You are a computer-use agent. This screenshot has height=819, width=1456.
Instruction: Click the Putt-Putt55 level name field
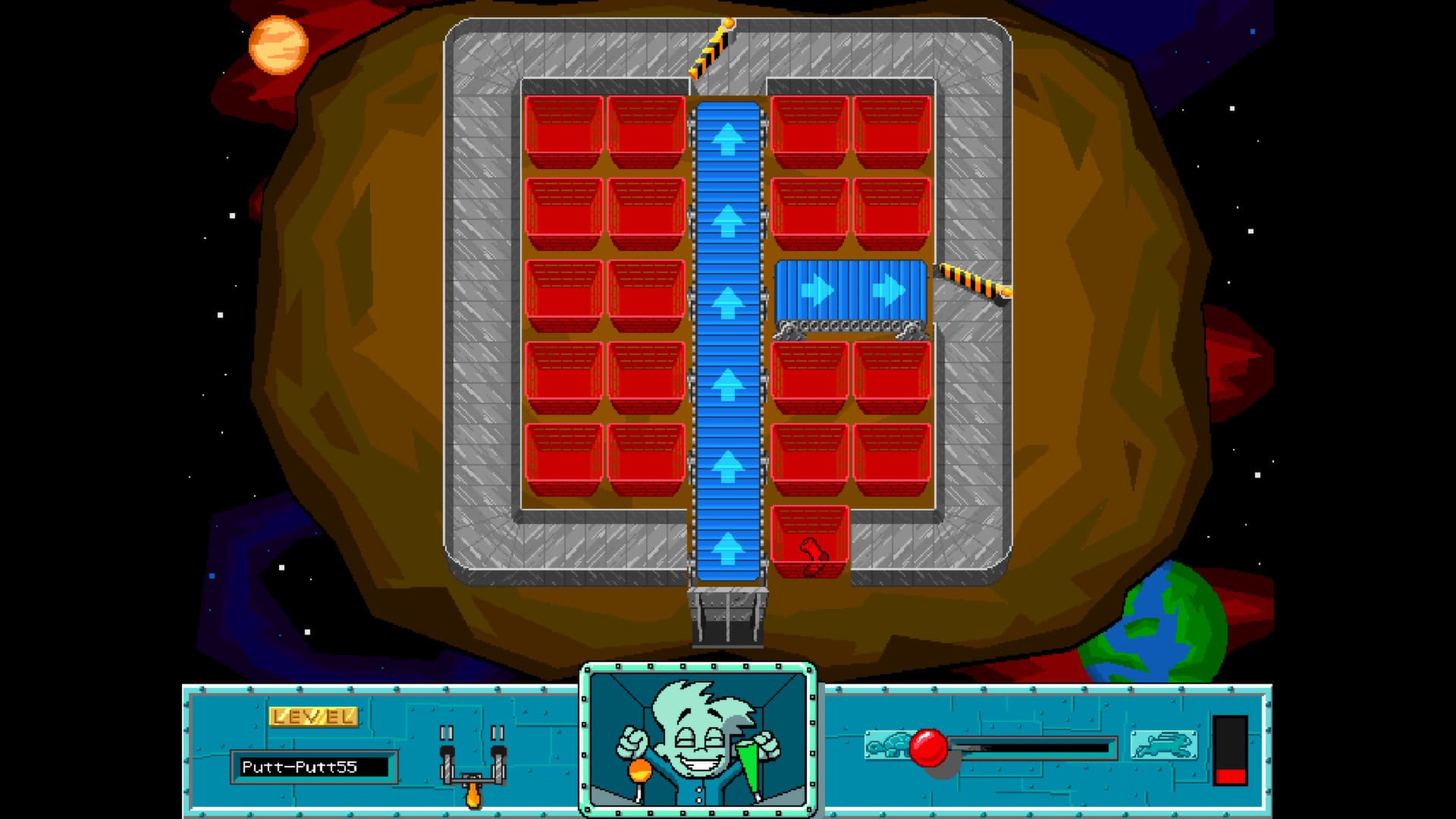(315, 767)
